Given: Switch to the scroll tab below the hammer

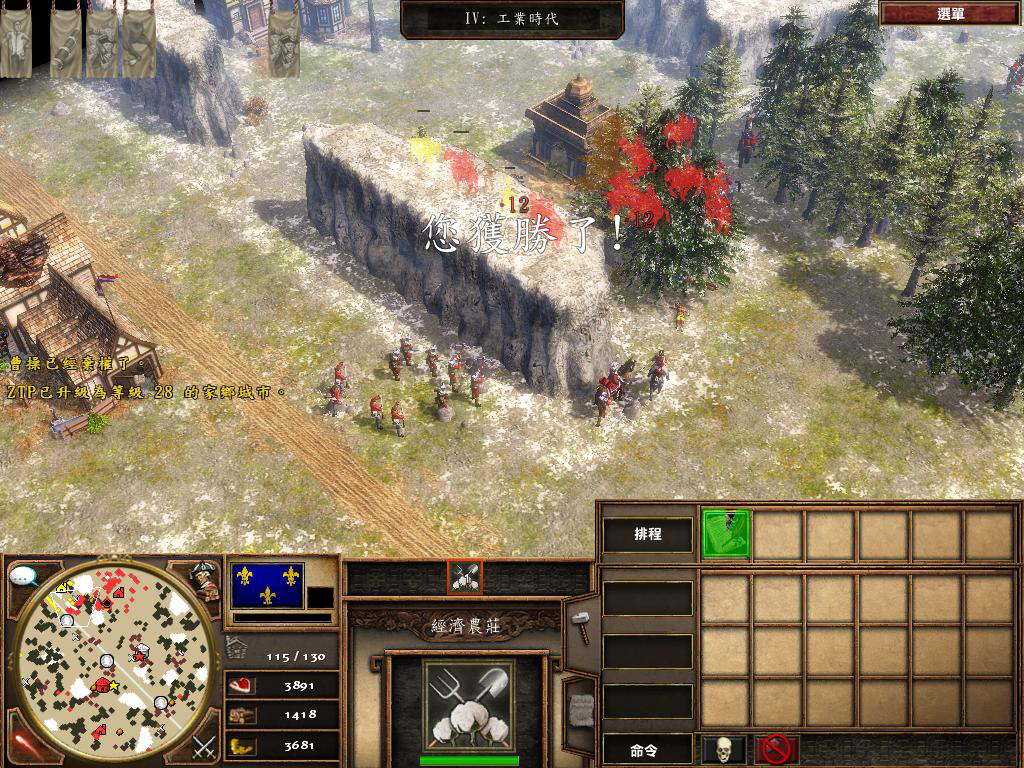Looking at the screenshot, I should tap(580, 707).
